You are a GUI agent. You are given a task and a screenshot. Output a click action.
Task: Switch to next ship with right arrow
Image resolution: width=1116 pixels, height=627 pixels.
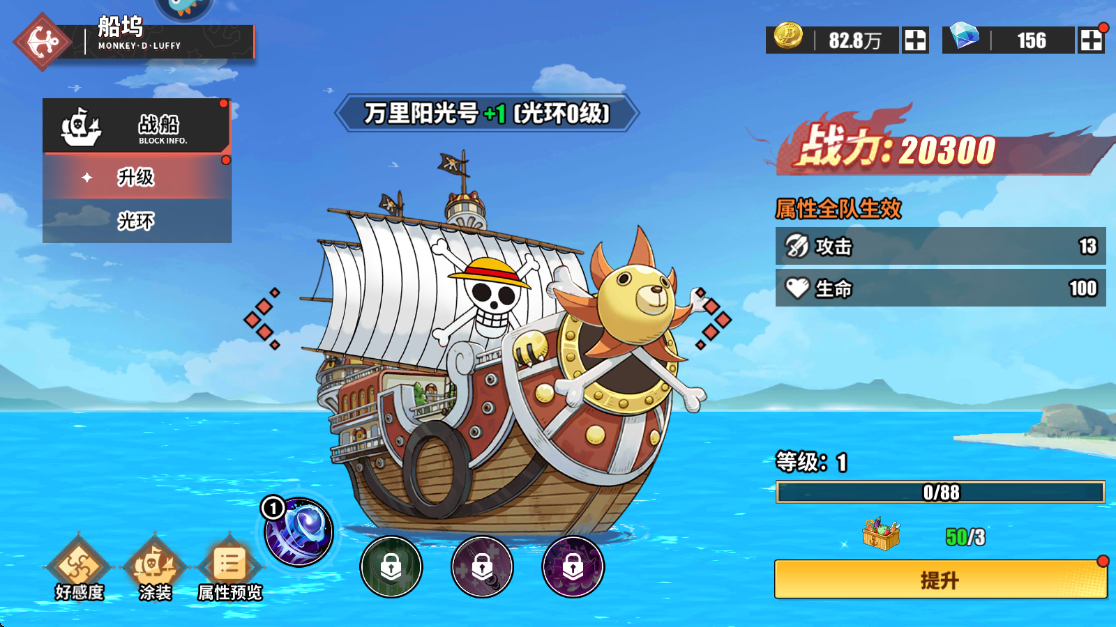coord(714,318)
